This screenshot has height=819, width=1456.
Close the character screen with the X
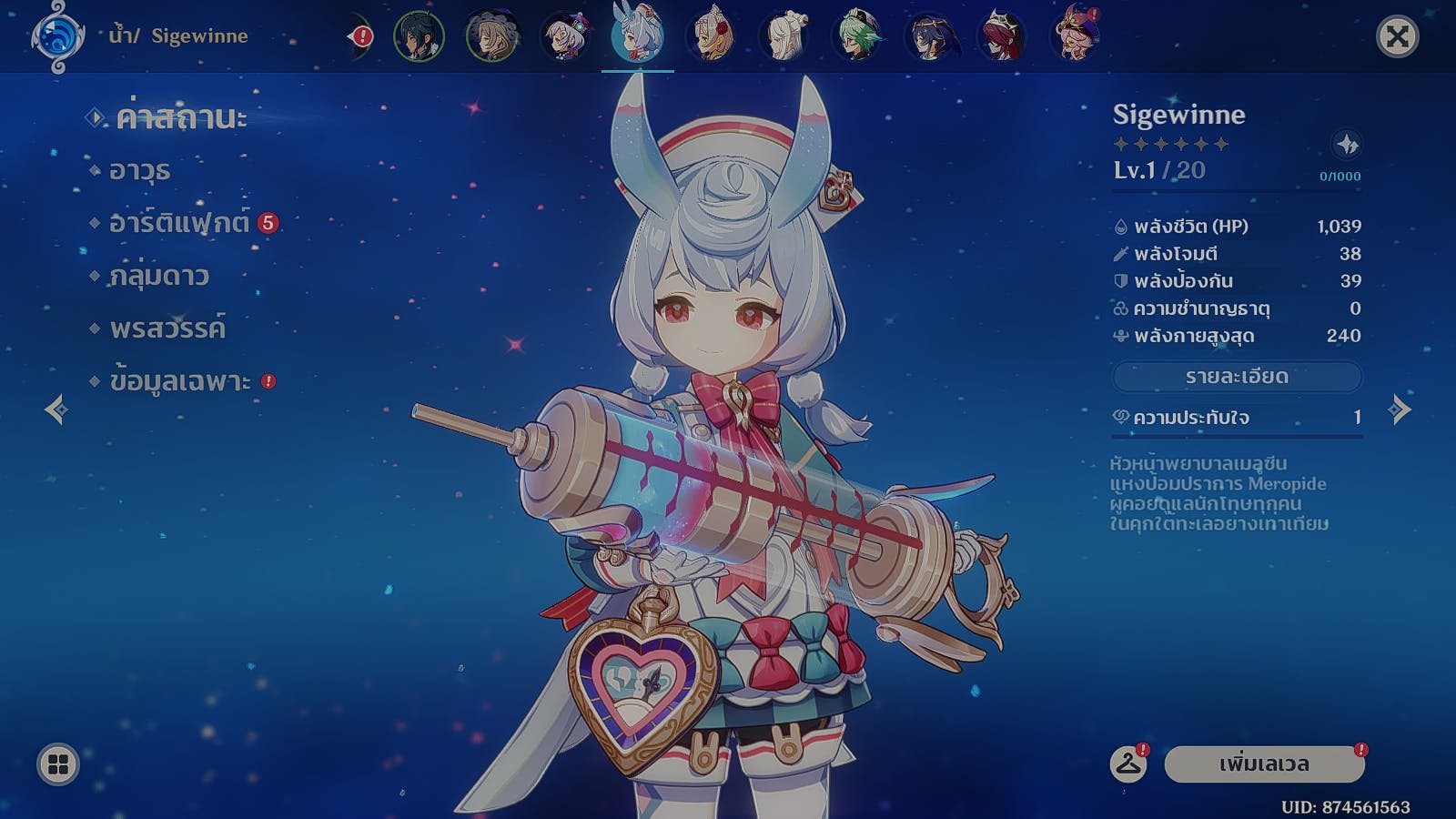[1397, 37]
